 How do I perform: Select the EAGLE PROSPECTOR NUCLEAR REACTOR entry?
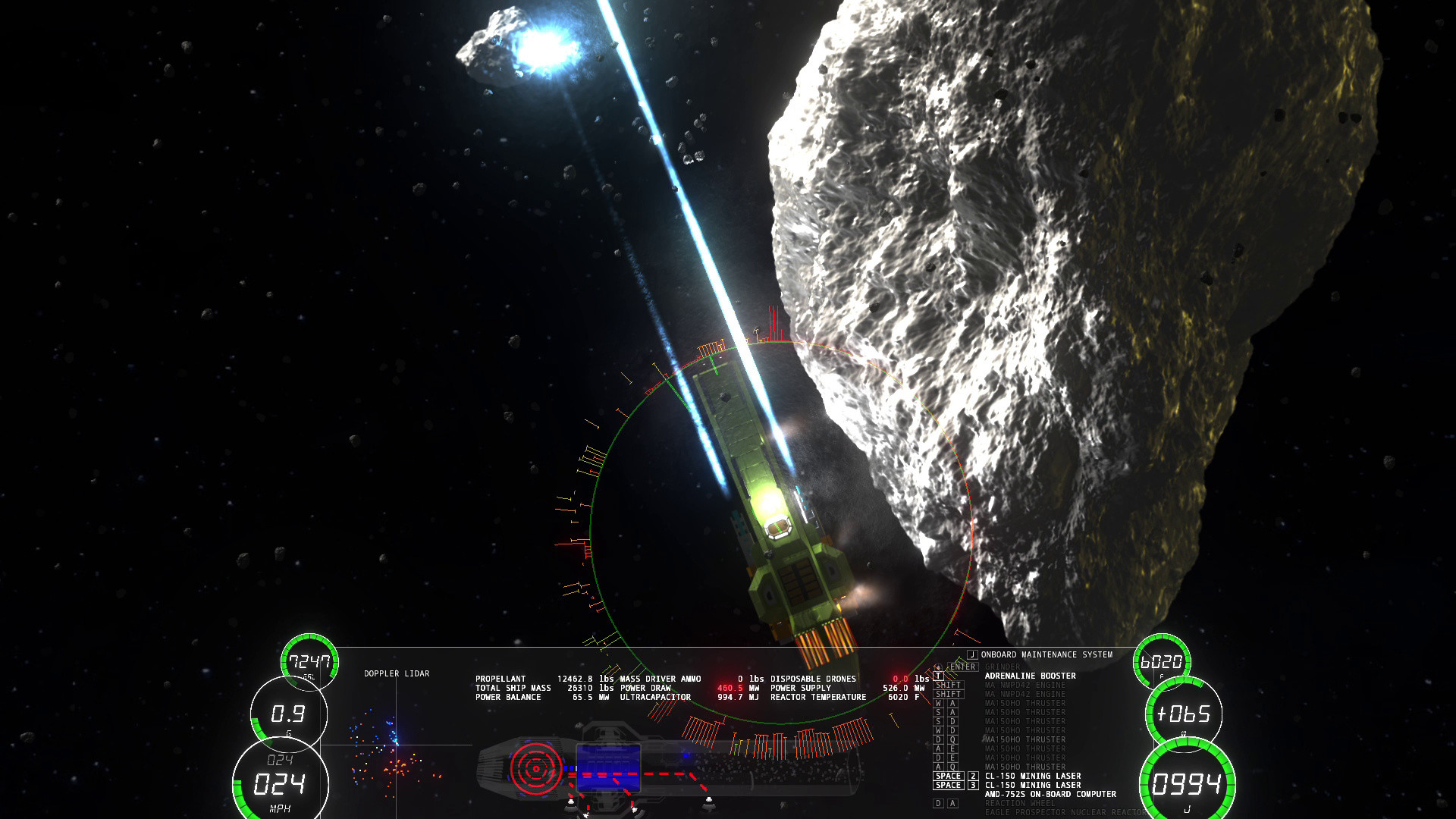click(1062, 811)
